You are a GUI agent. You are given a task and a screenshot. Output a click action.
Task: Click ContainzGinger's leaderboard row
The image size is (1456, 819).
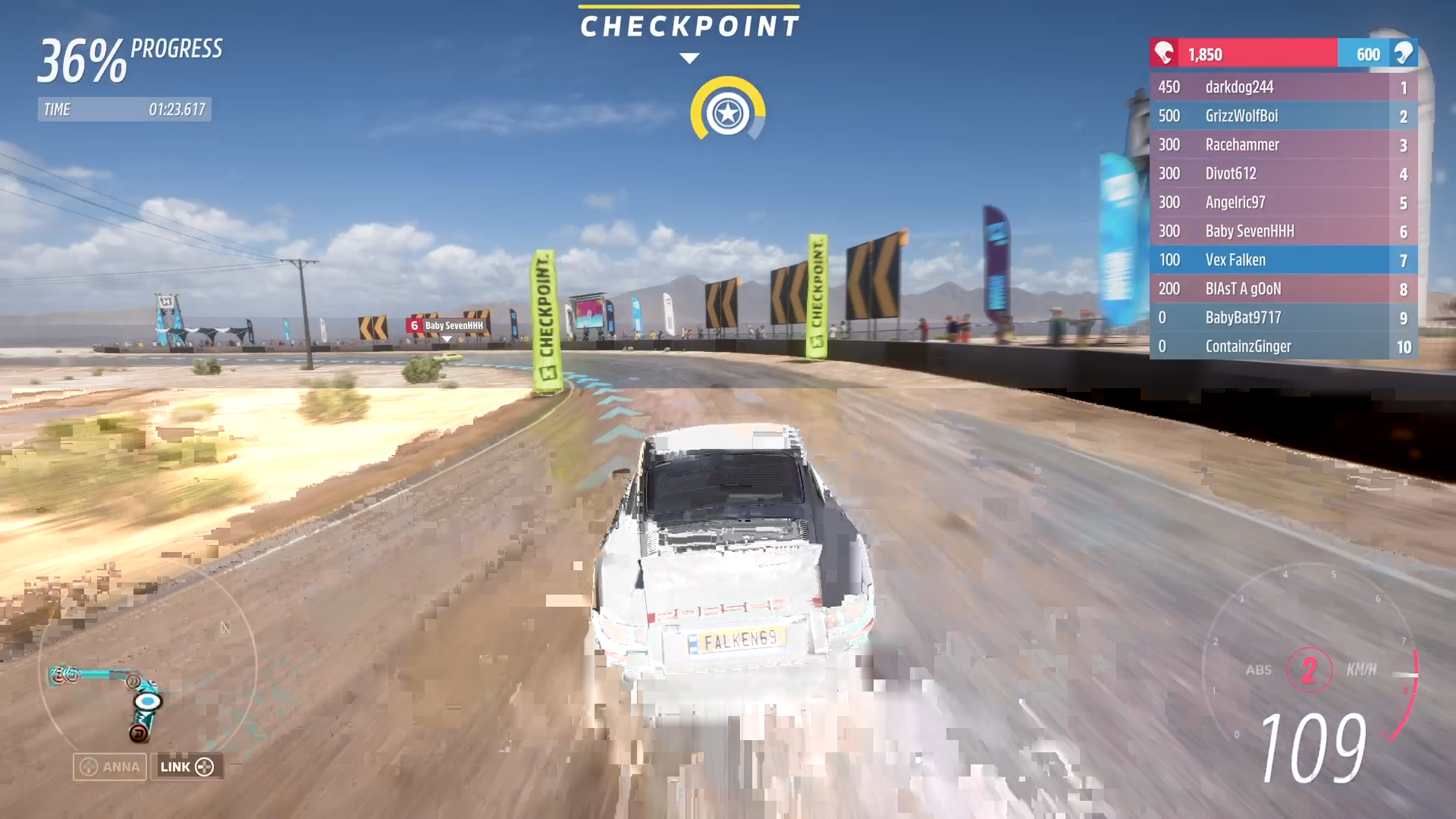pos(1283,347)
